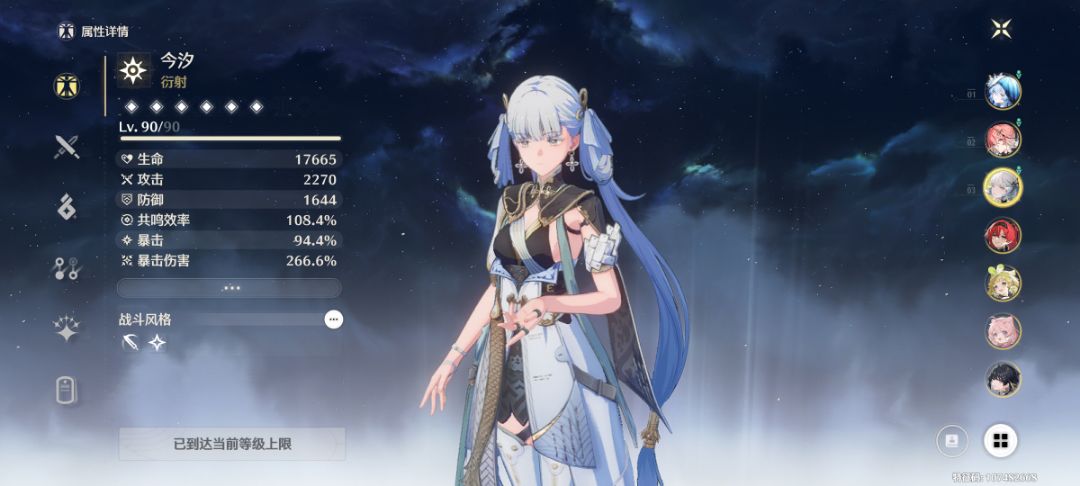The image size is (1080, 486).
Task: Click Jinhsi's Spectro element icon
Action: [134, 70]
